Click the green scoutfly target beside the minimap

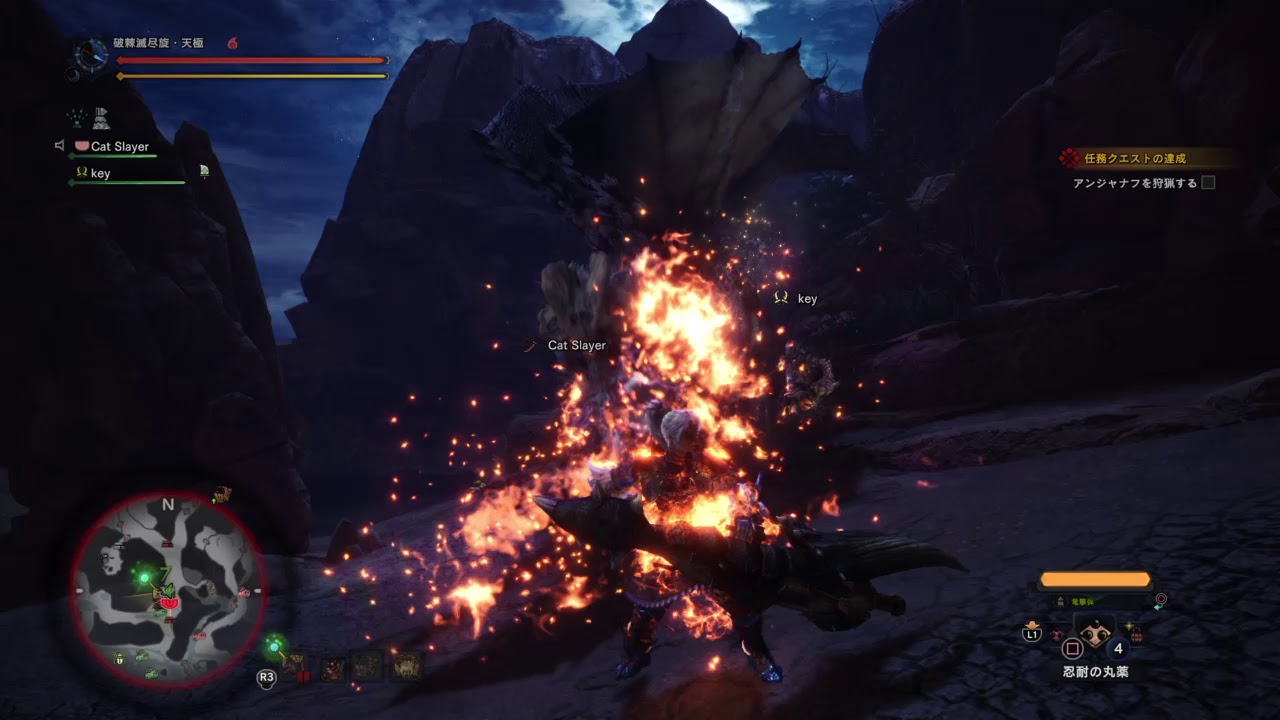pyautogui.click(x=274, y=645)
